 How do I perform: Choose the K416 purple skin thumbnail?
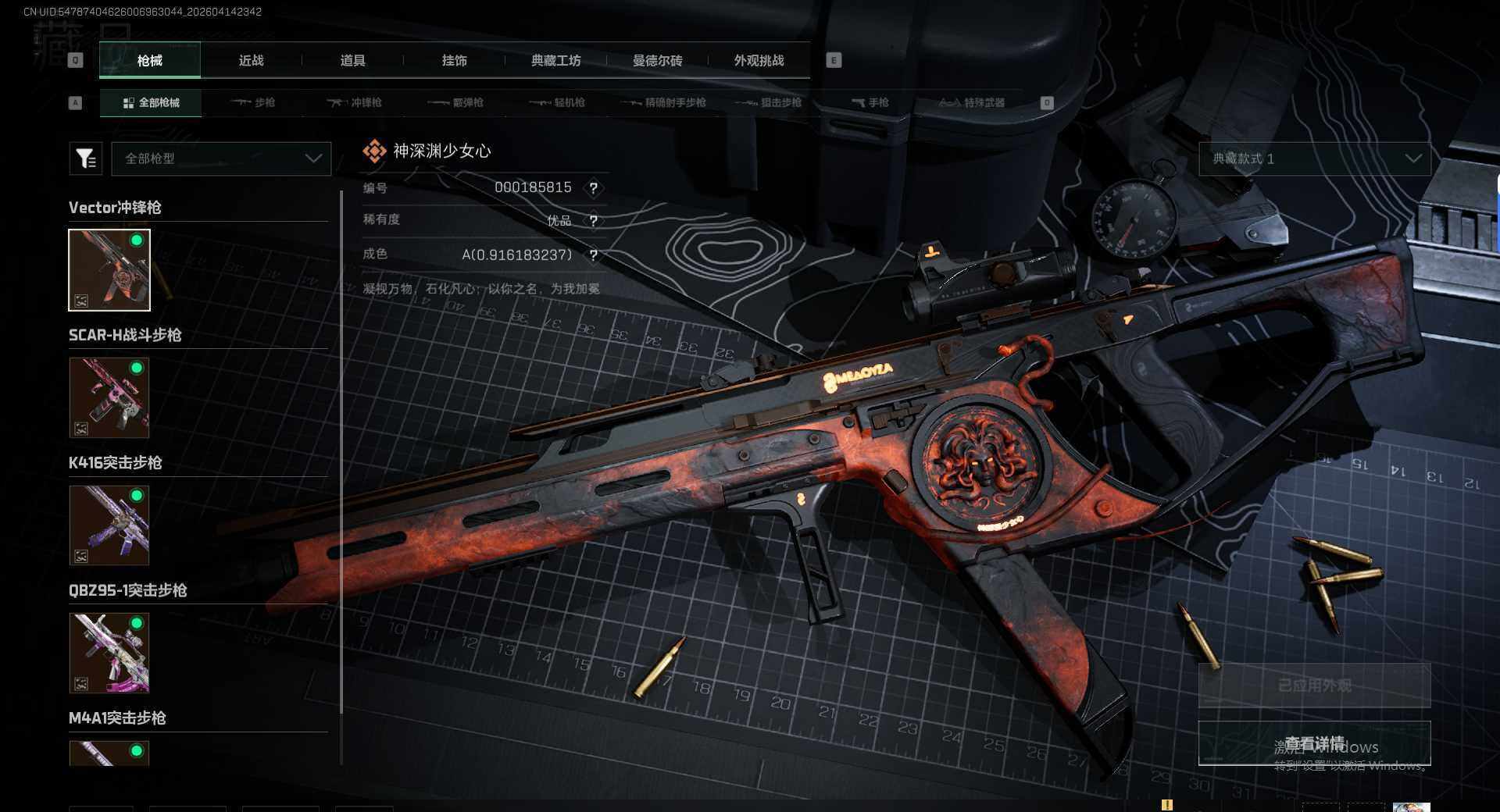pyautogui.click(x=109, y=525)
